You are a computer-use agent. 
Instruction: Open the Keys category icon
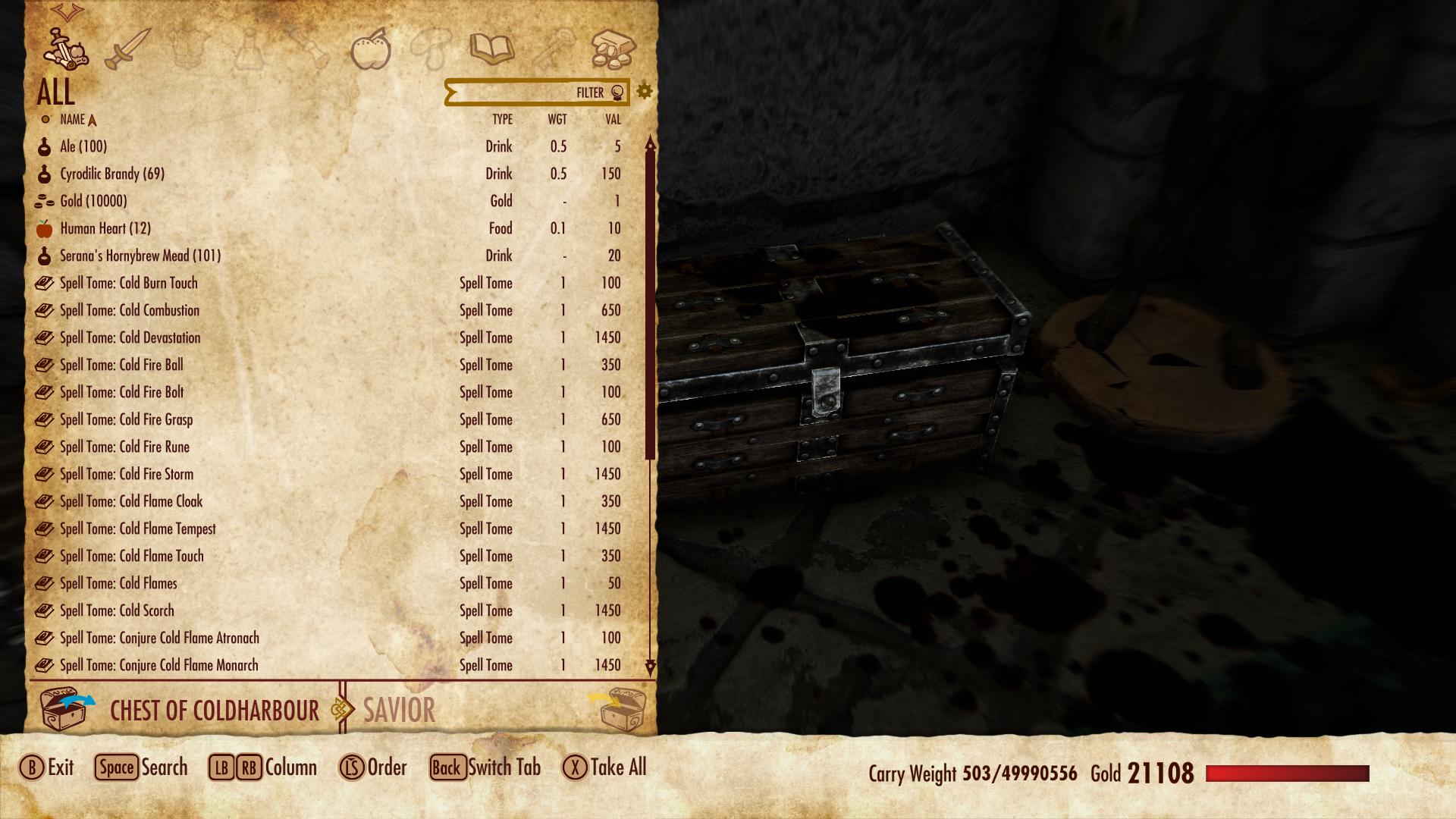point(552,47)
